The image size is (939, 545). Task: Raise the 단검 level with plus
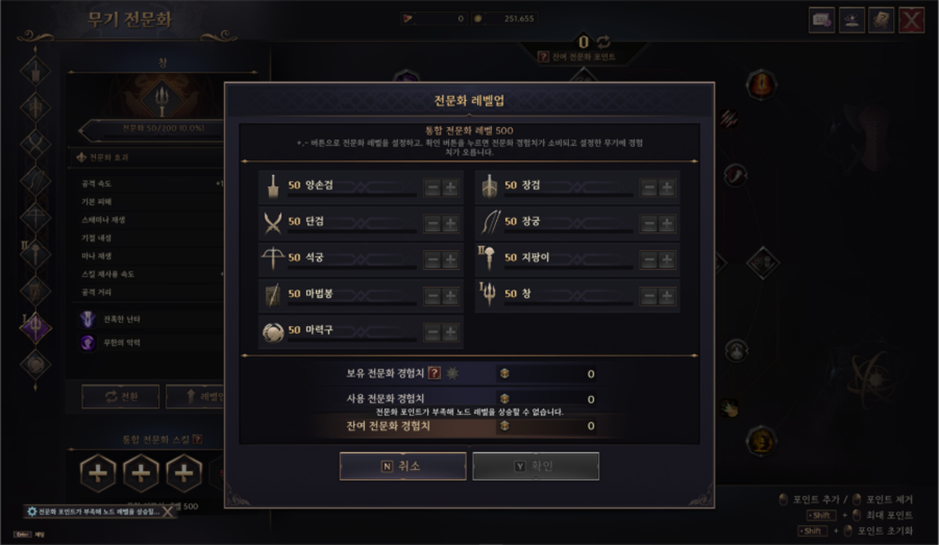tap(450, 223)
